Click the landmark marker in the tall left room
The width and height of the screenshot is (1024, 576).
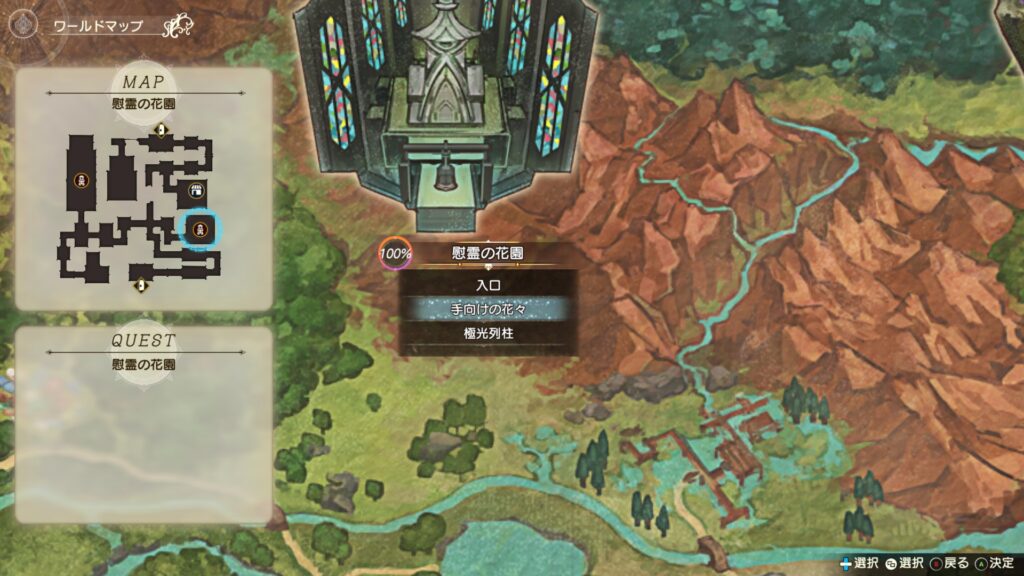pyautogui.click(x=81, y=180)
